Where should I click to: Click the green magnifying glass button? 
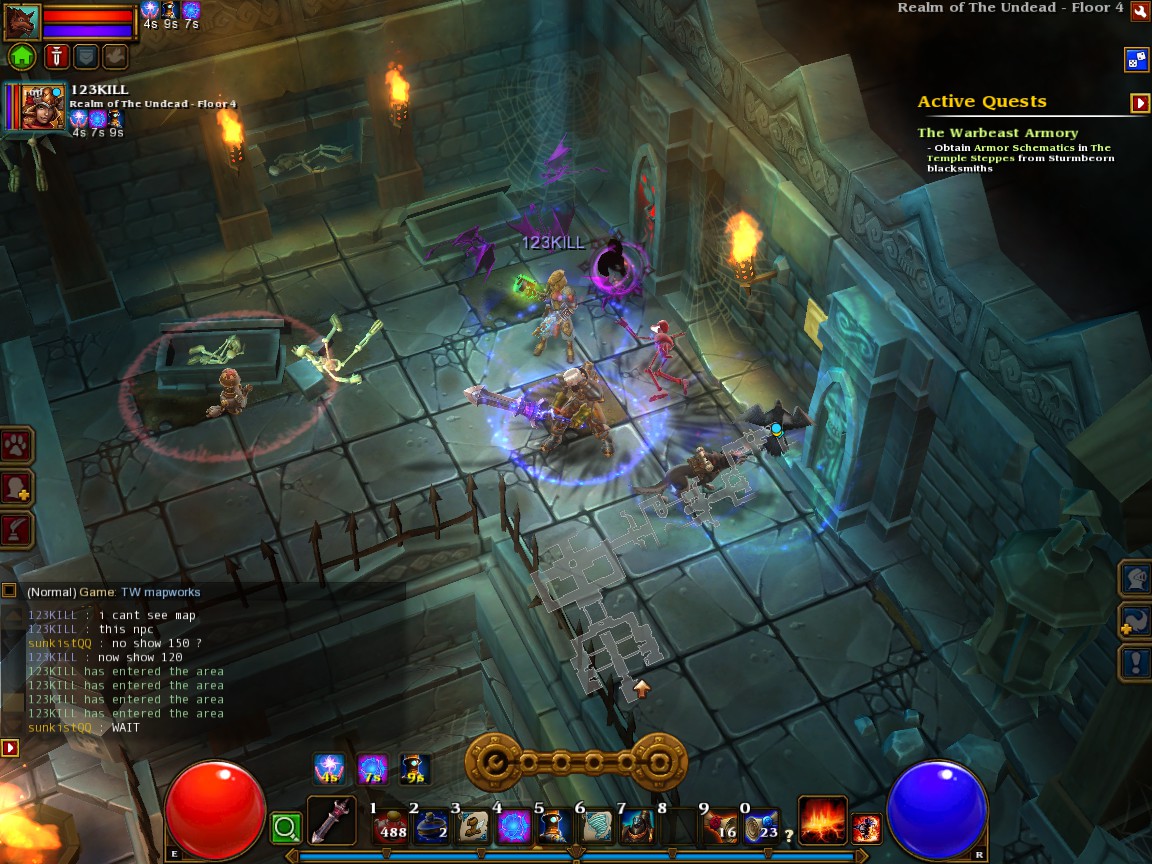(286, 828)
